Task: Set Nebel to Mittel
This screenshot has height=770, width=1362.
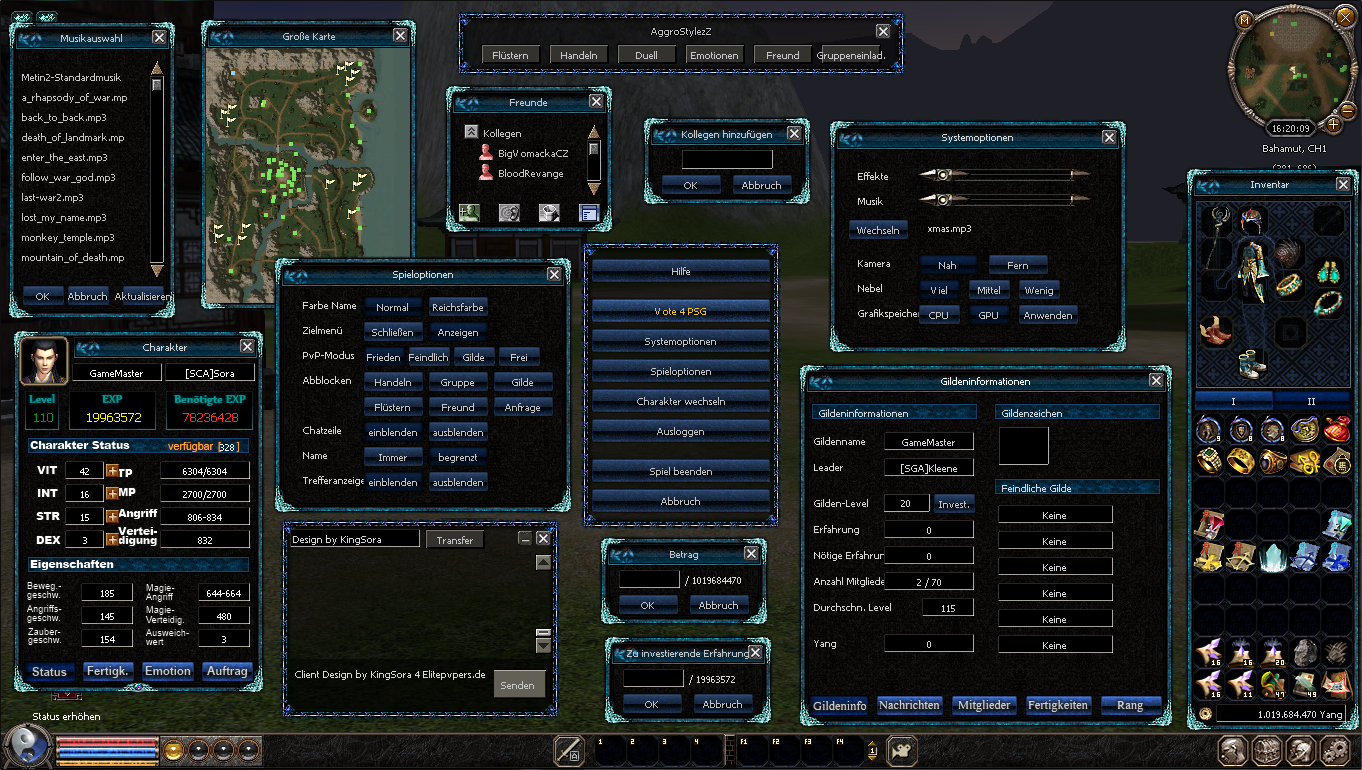Action: point(988,290)
